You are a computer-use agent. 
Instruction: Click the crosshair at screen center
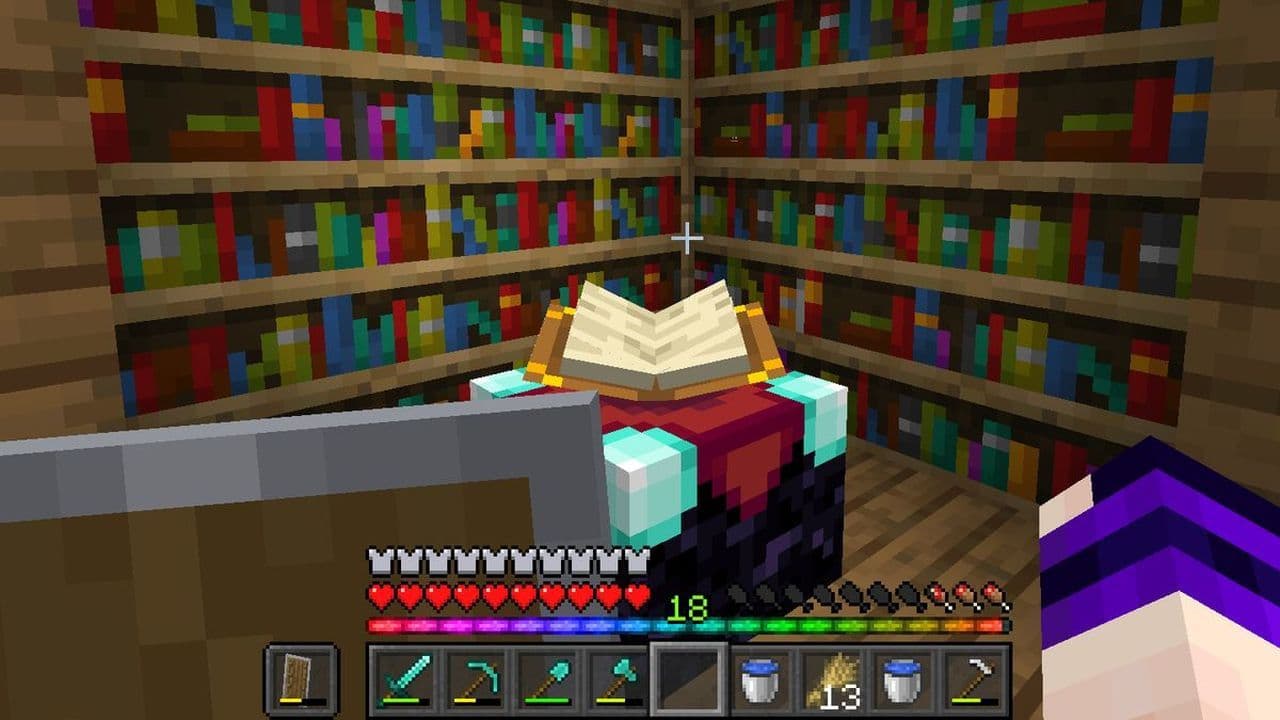(x=687, y=236)
